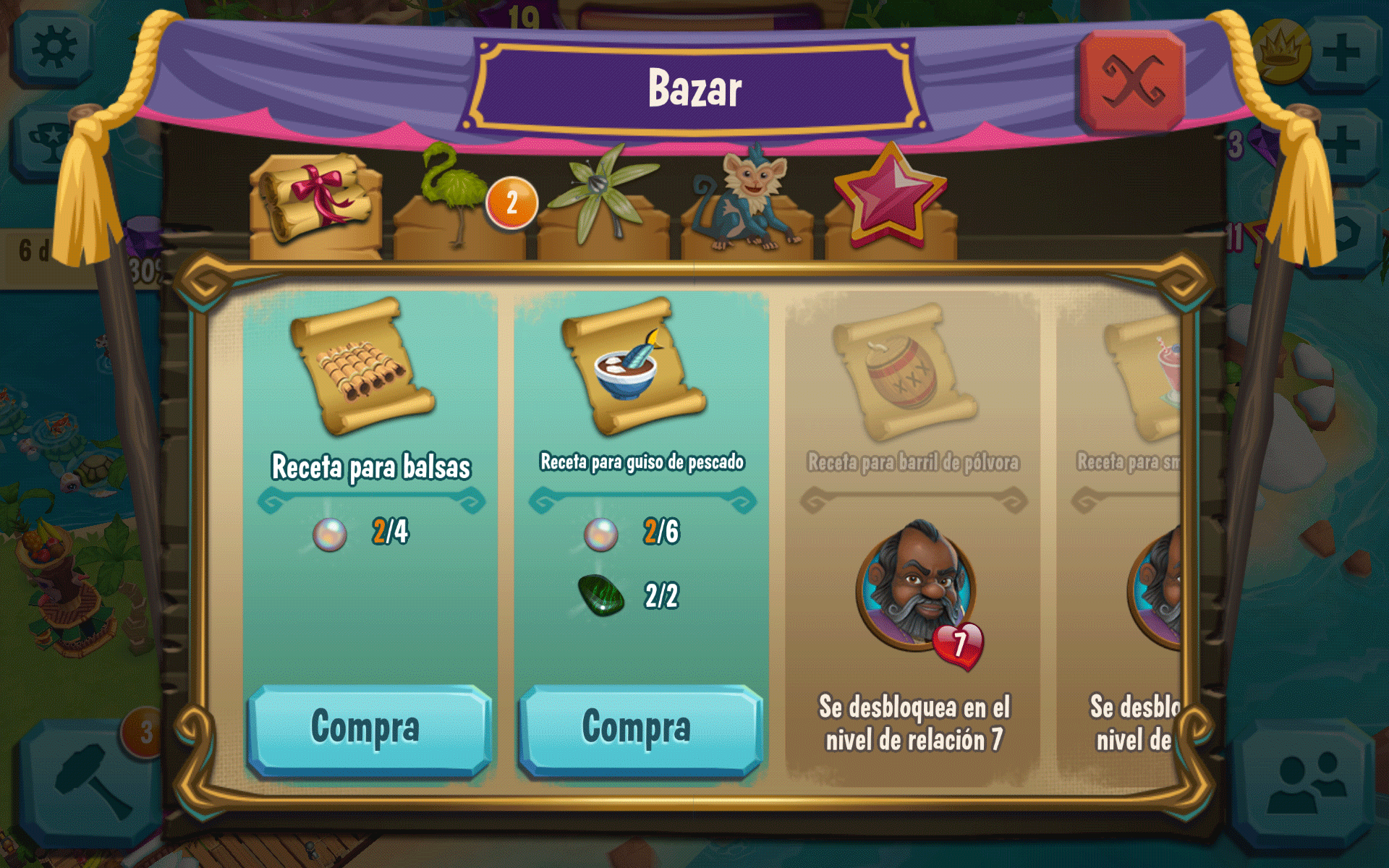
Task: Open the gear settings button
Action: (53, 49)
